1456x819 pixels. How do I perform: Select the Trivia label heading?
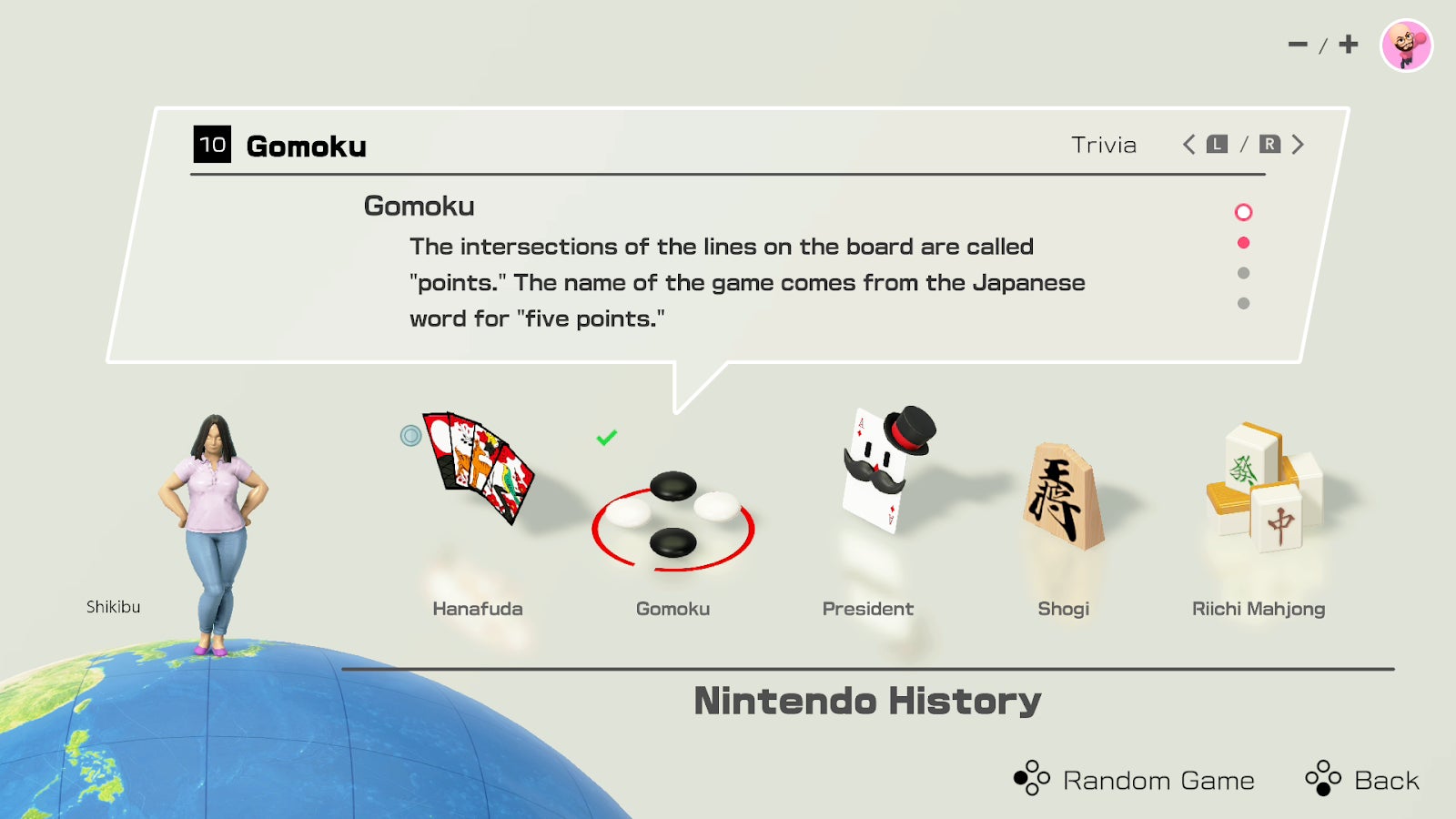1103,144
